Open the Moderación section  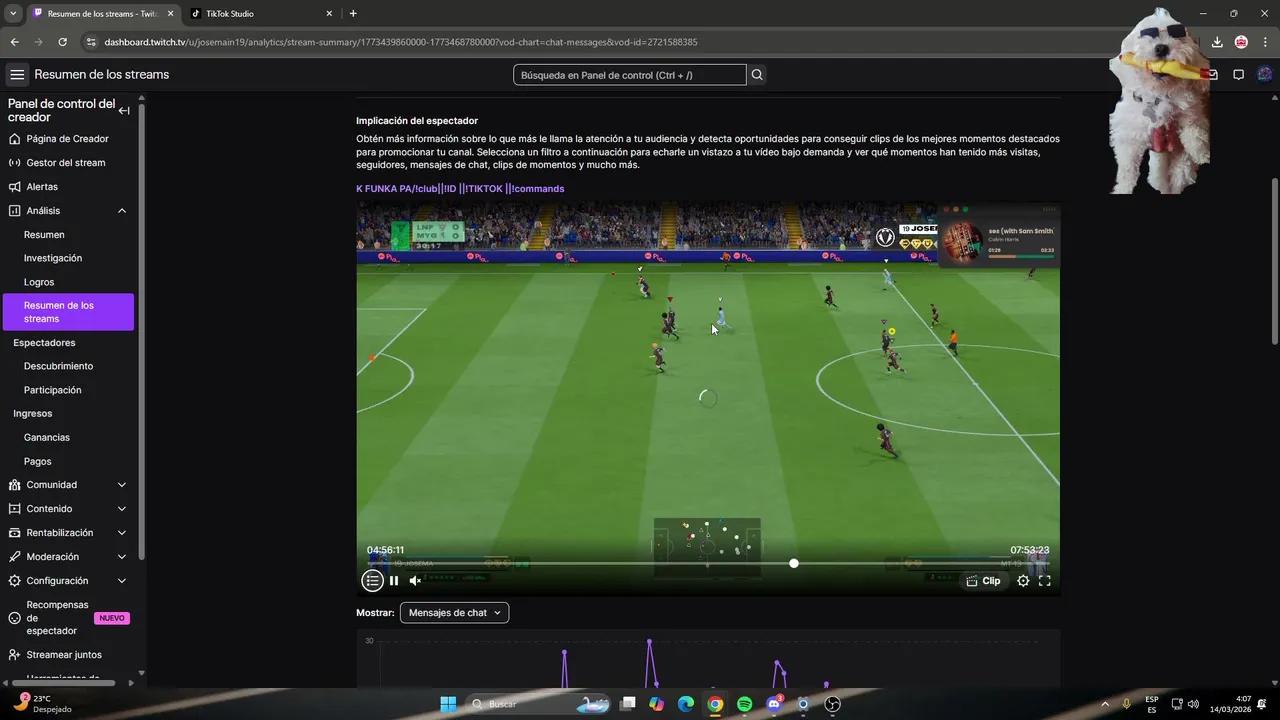(x=53, y=556)
